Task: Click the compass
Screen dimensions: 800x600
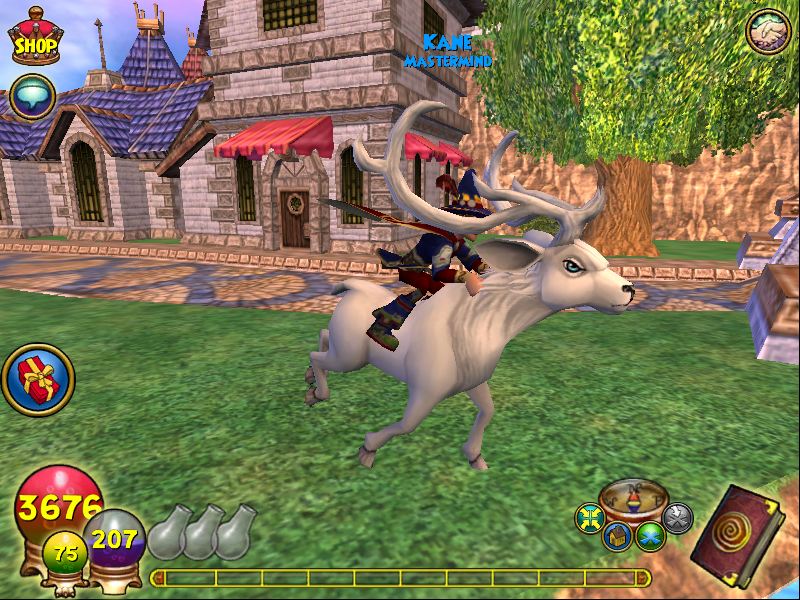Action: [x=634, y=497]
